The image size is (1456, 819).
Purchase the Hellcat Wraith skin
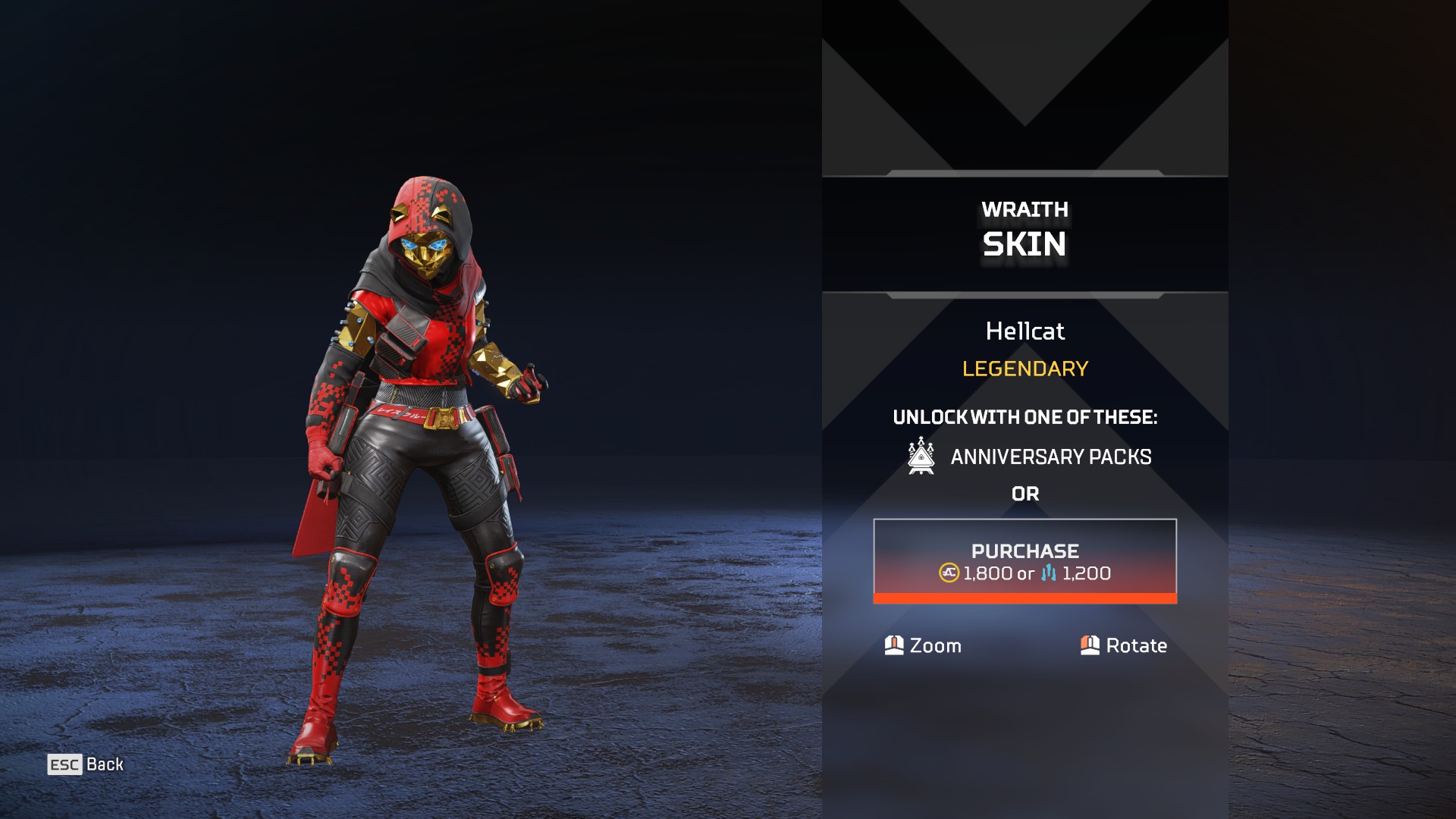click(x=1025, y=561)
